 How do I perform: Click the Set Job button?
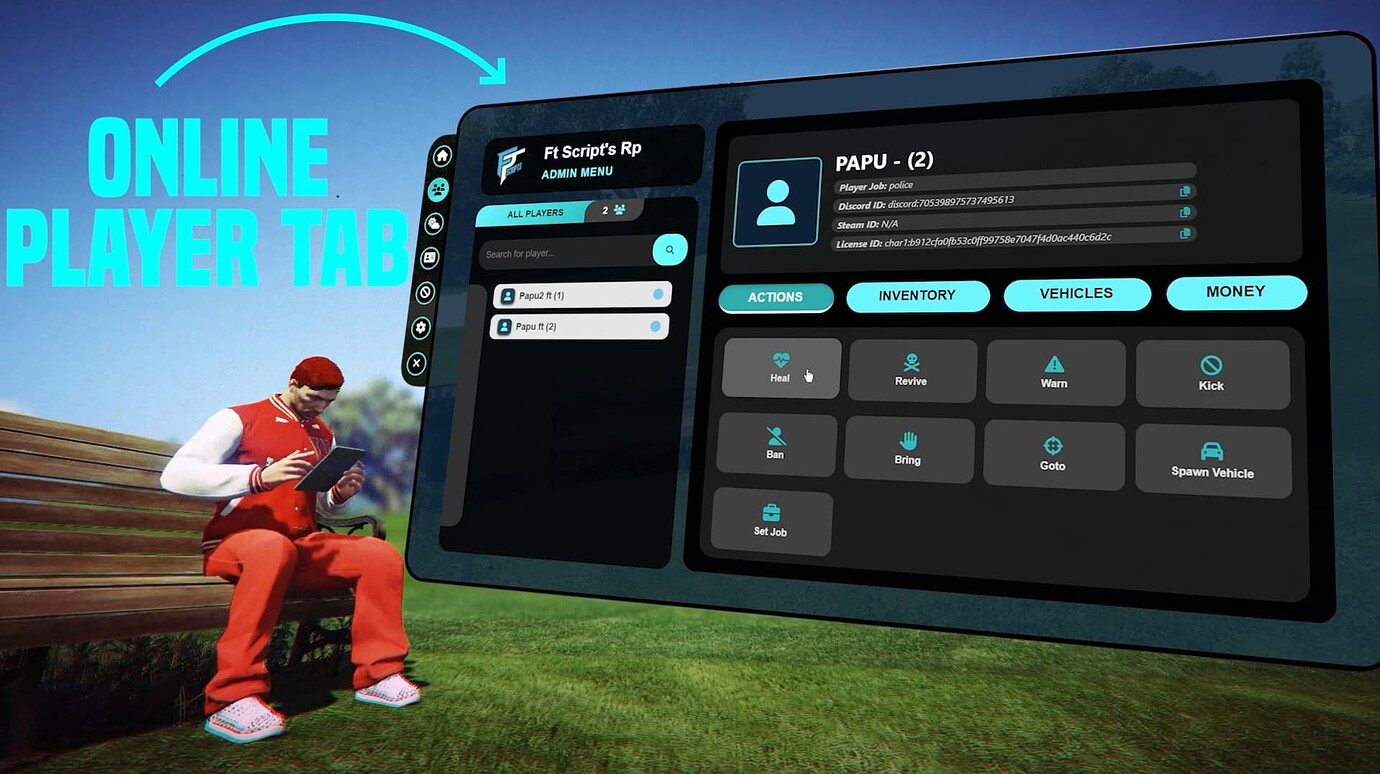[771, 521]
